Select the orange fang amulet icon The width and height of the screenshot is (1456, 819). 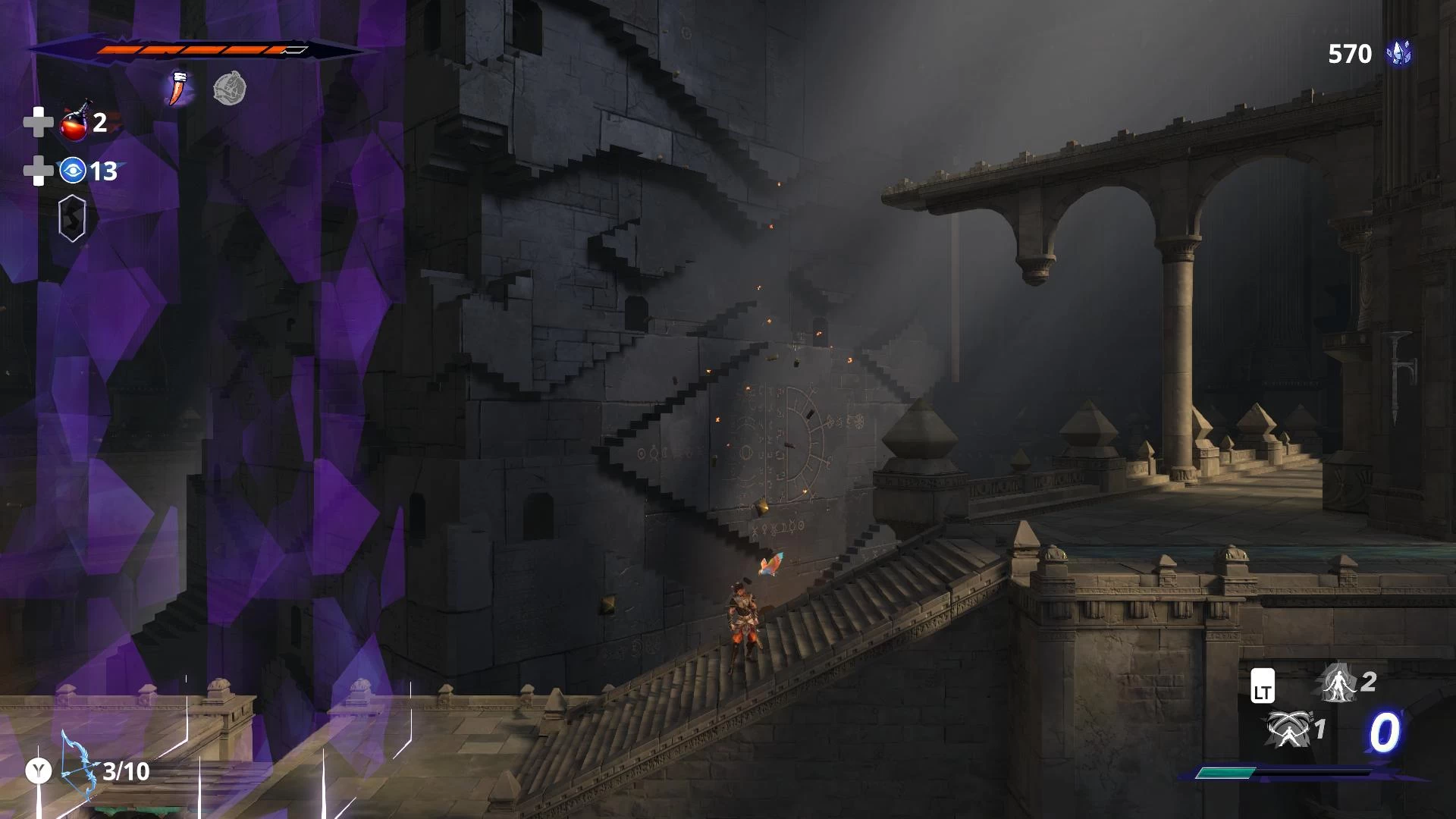click(178, 89)
